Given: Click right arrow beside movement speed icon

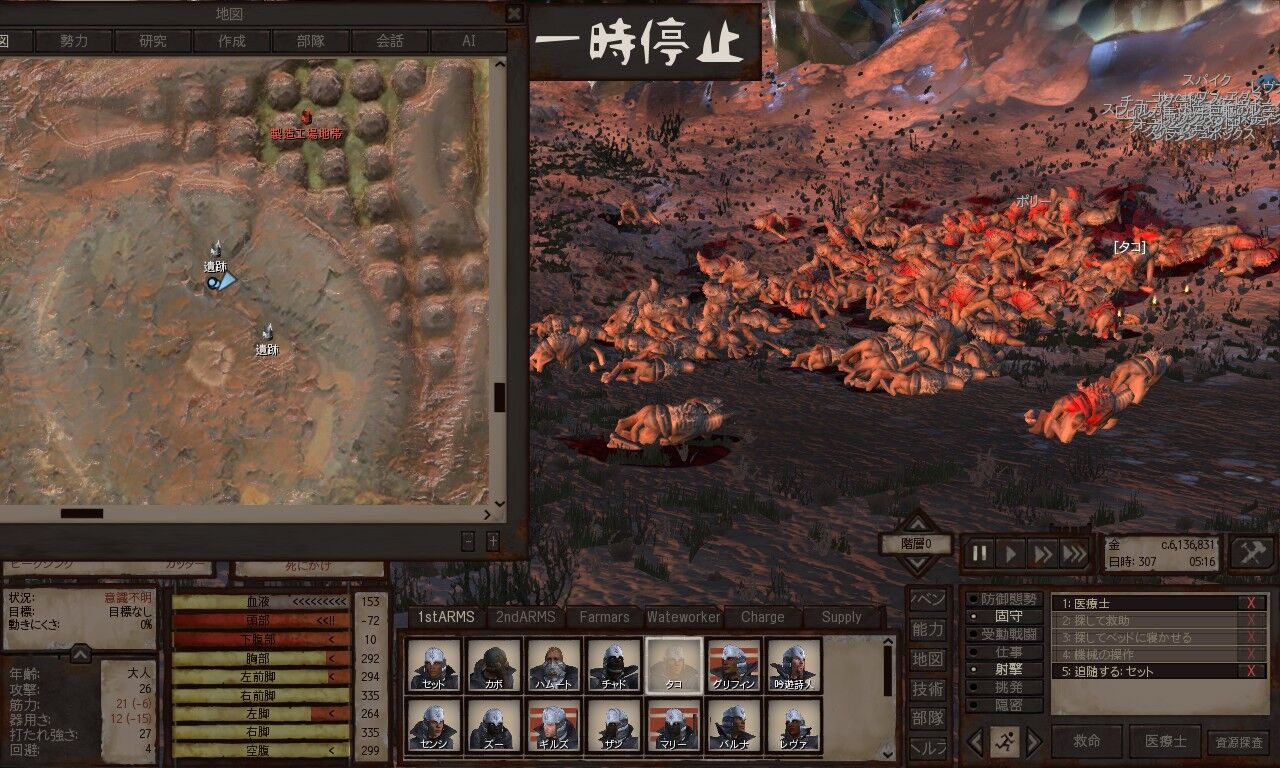Looking at the screenshot, I should coord(1035,742).
